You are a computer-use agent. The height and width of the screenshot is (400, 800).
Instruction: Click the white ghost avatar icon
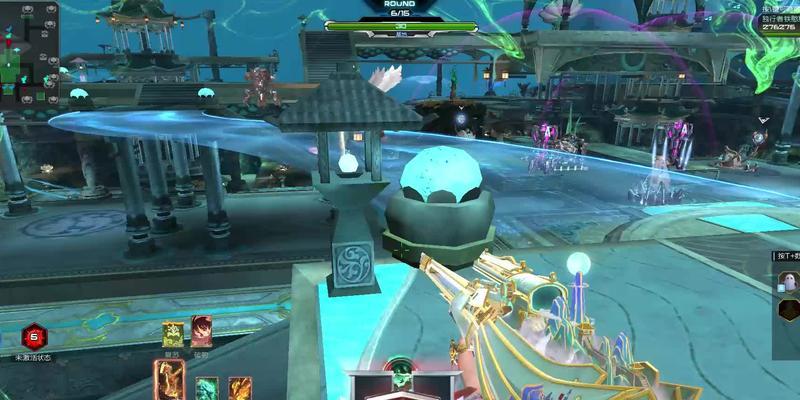pyautogui.click(x=787, y=282)
